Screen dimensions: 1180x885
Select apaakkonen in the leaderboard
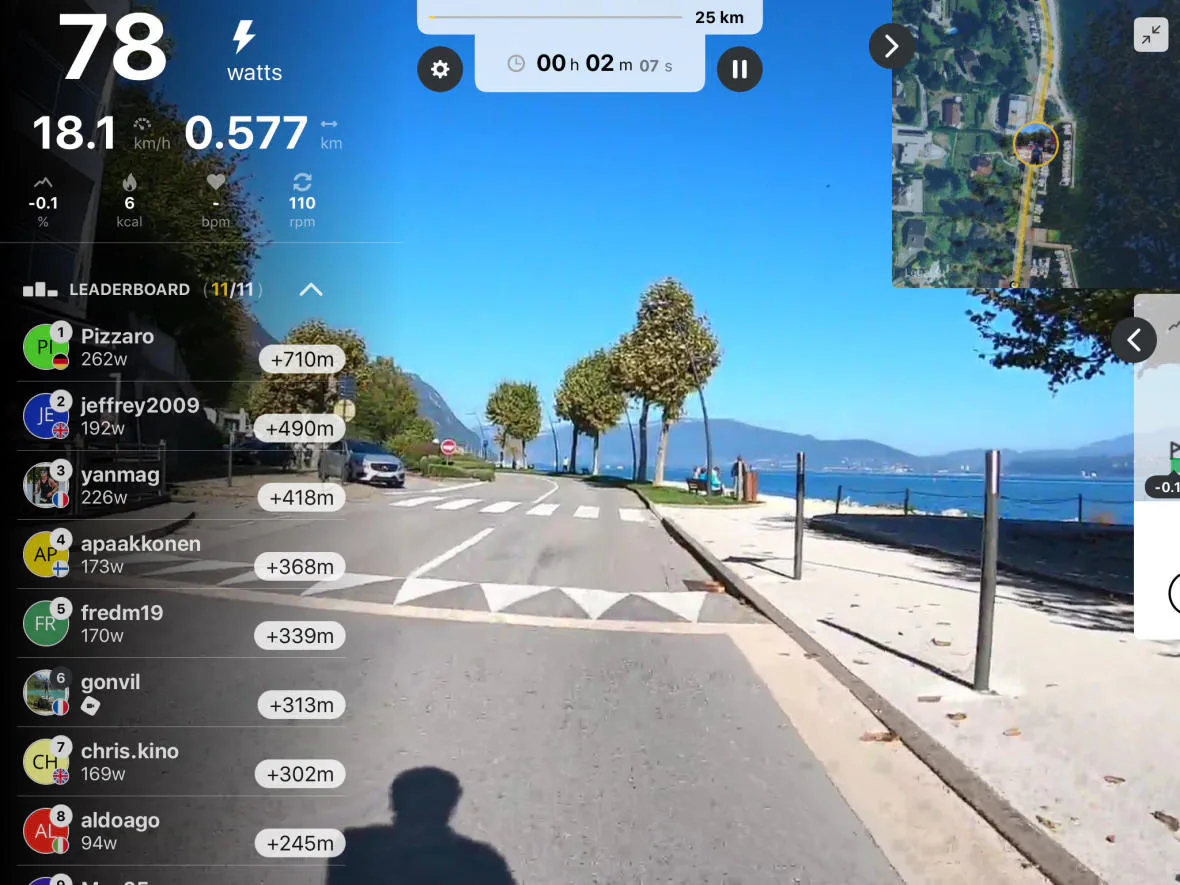point(180,554)
